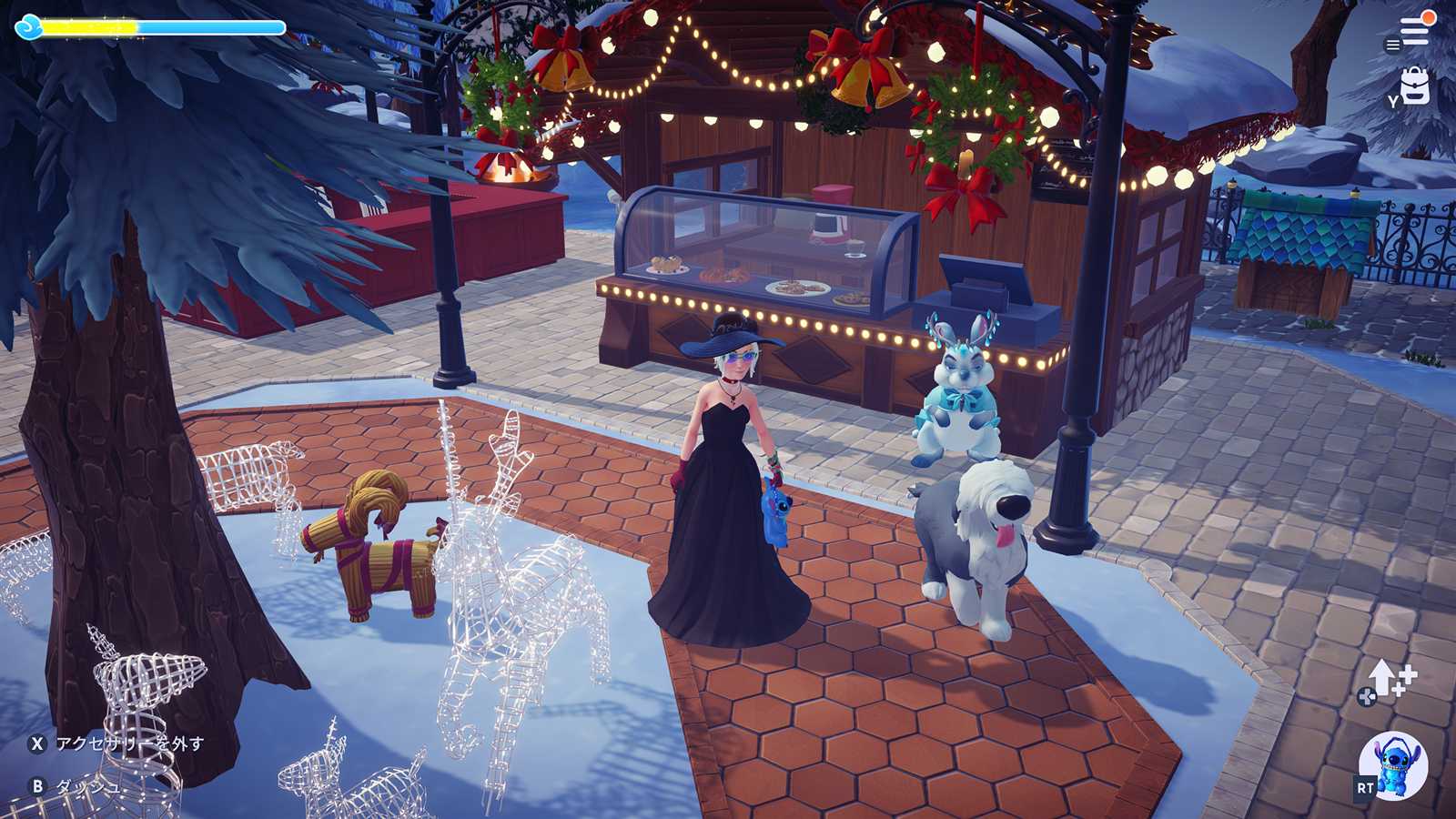
Task: Select the Stitch accessory tool icon
Action: tap(1393, 765)
